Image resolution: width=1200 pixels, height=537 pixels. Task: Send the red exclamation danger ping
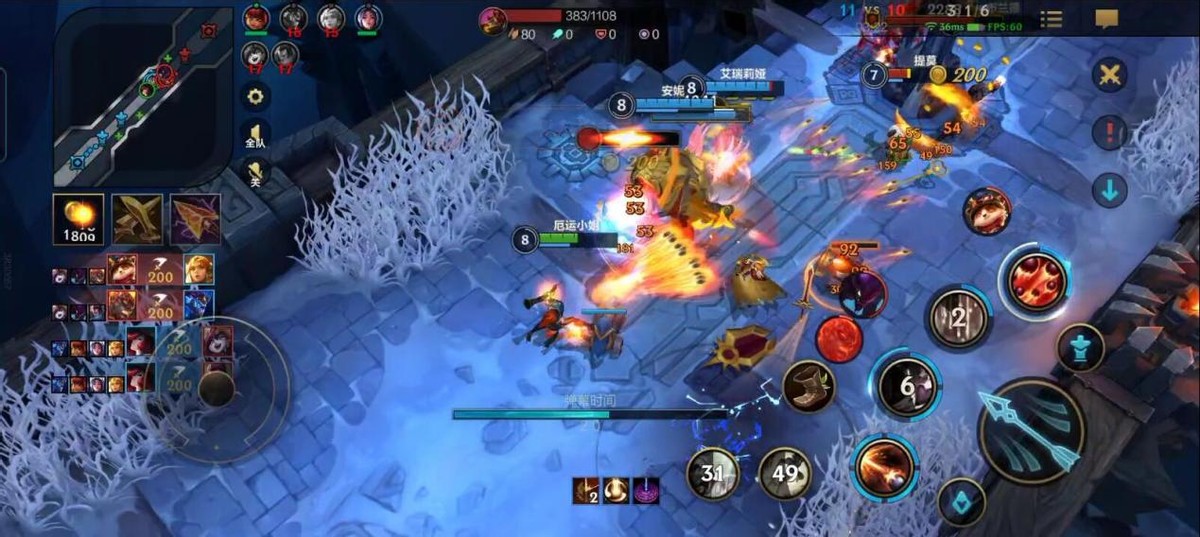pyautogui.click(x=1109, y=132)
